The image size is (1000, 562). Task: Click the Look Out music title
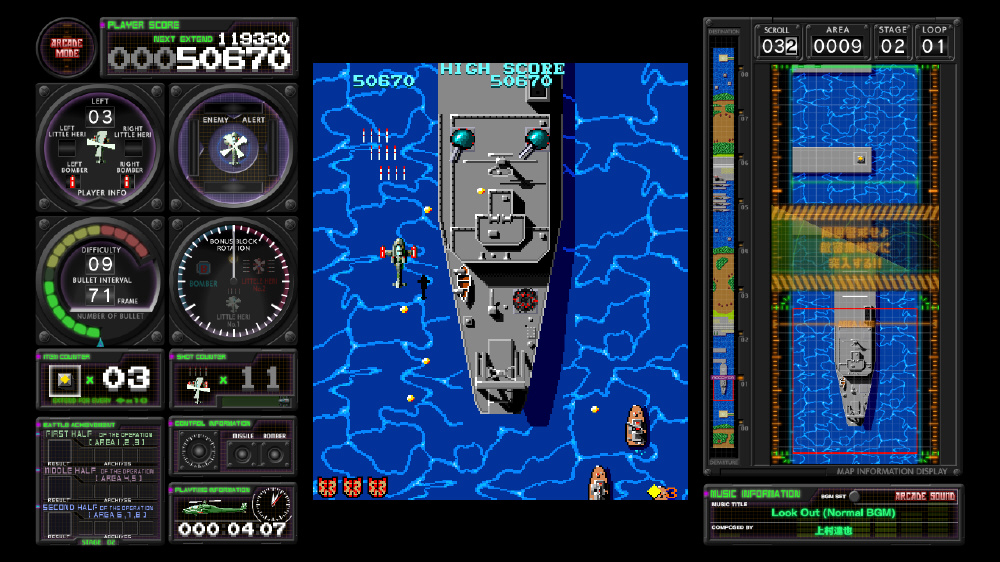coord(832,513)
